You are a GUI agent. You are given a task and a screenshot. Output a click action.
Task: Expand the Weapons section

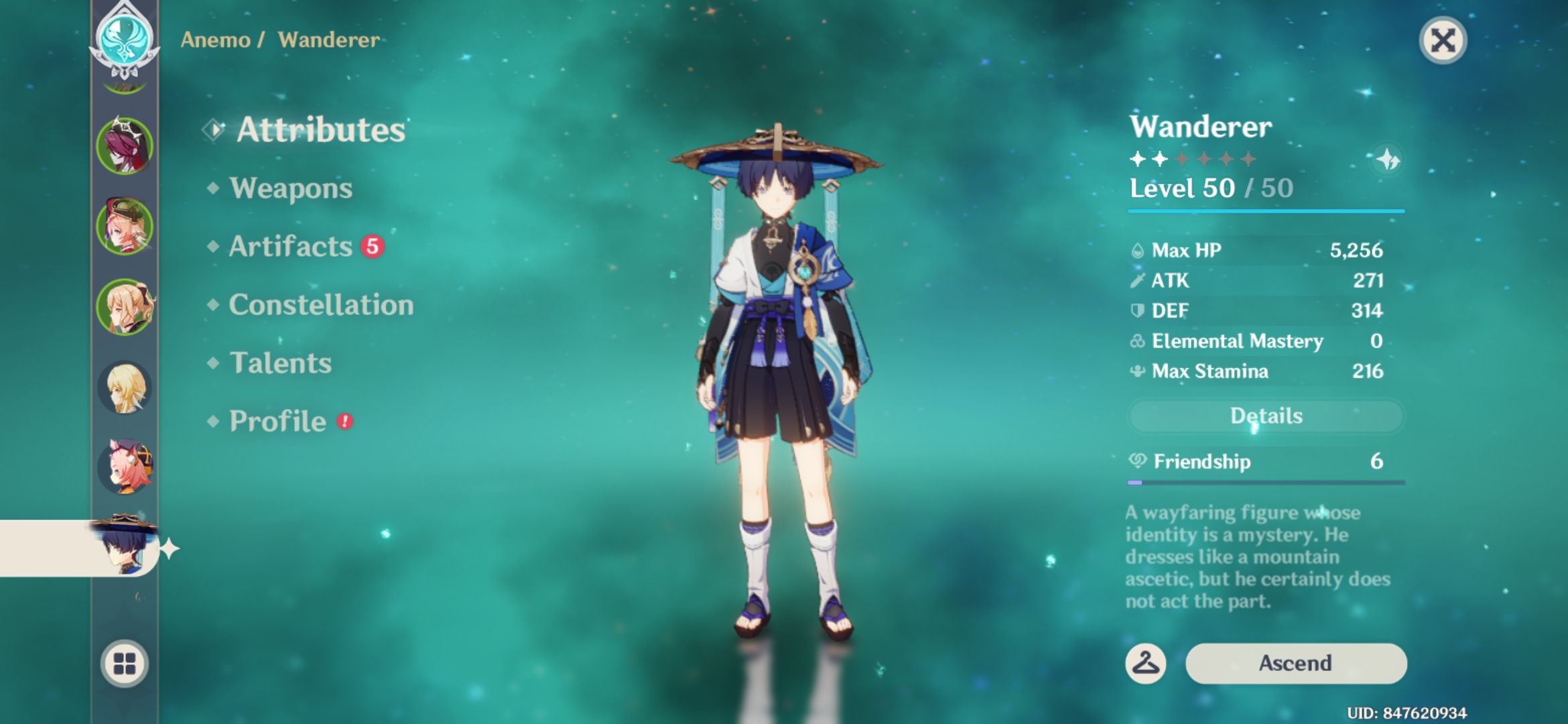click(x=289, y=188)
